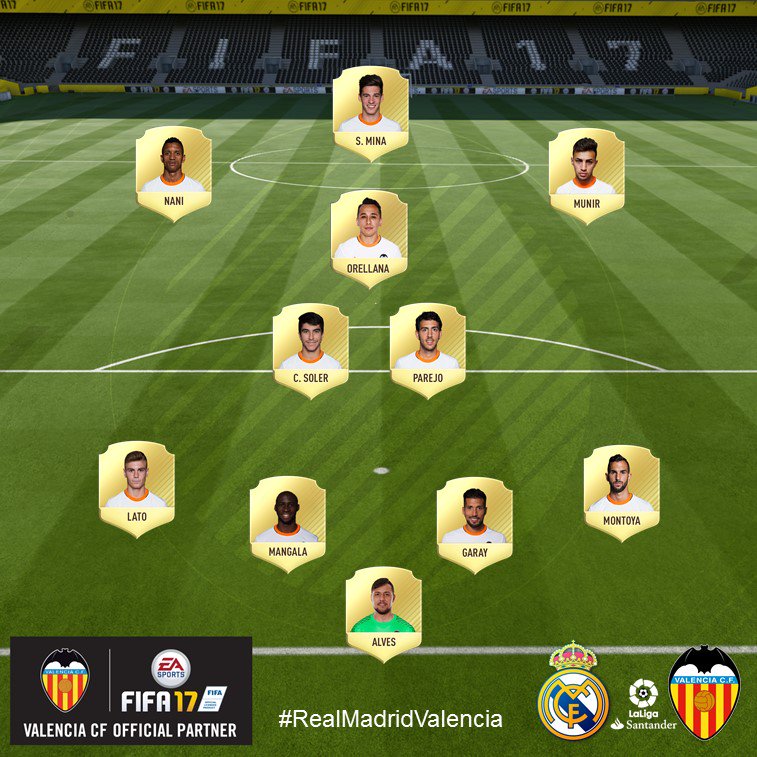Select the Parejo midfielder card
This screenshot has height=757, width=757.
coord(427,350)
